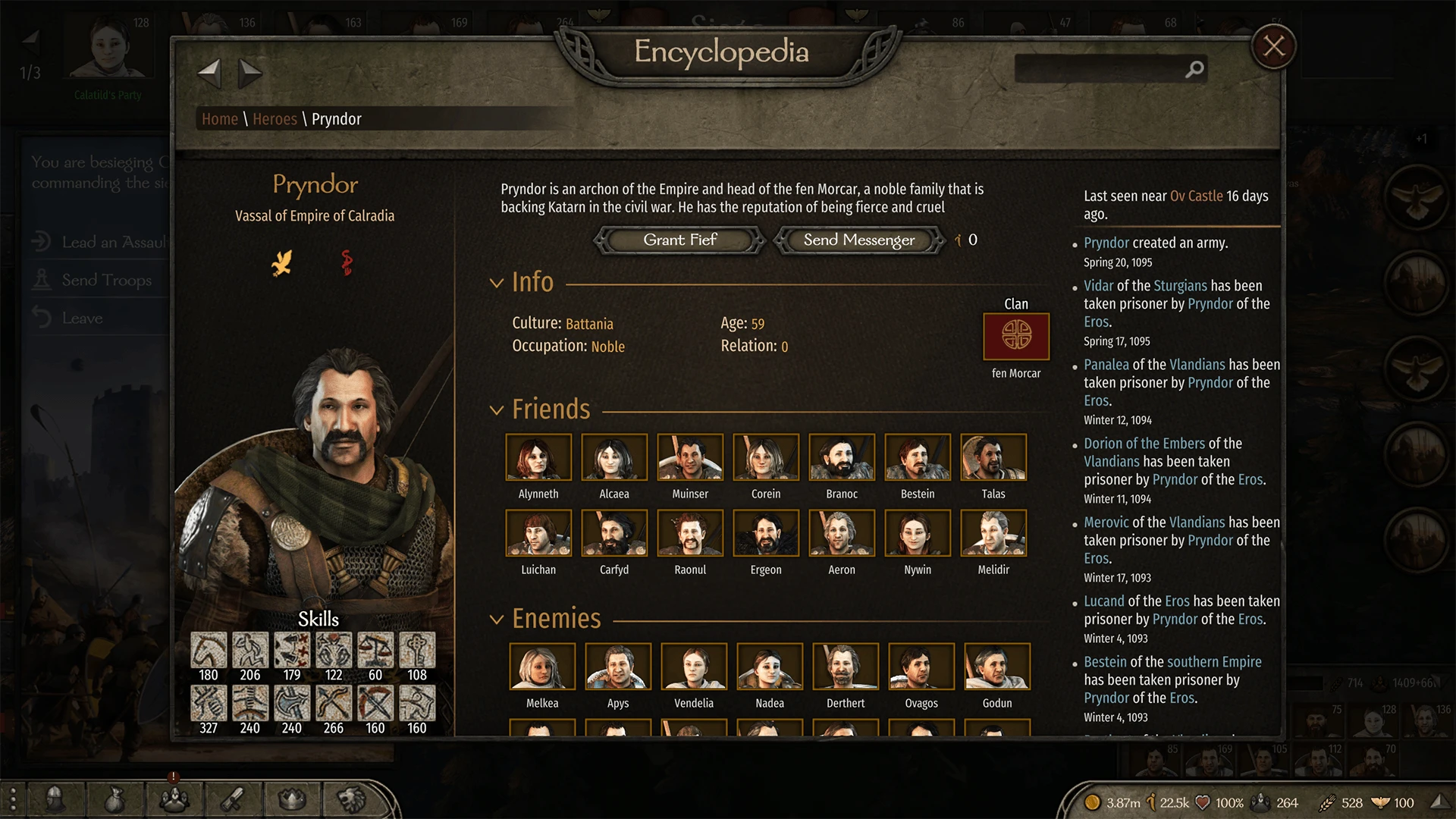Navigate to Heroes in the breadcrumb

point(275,118)
